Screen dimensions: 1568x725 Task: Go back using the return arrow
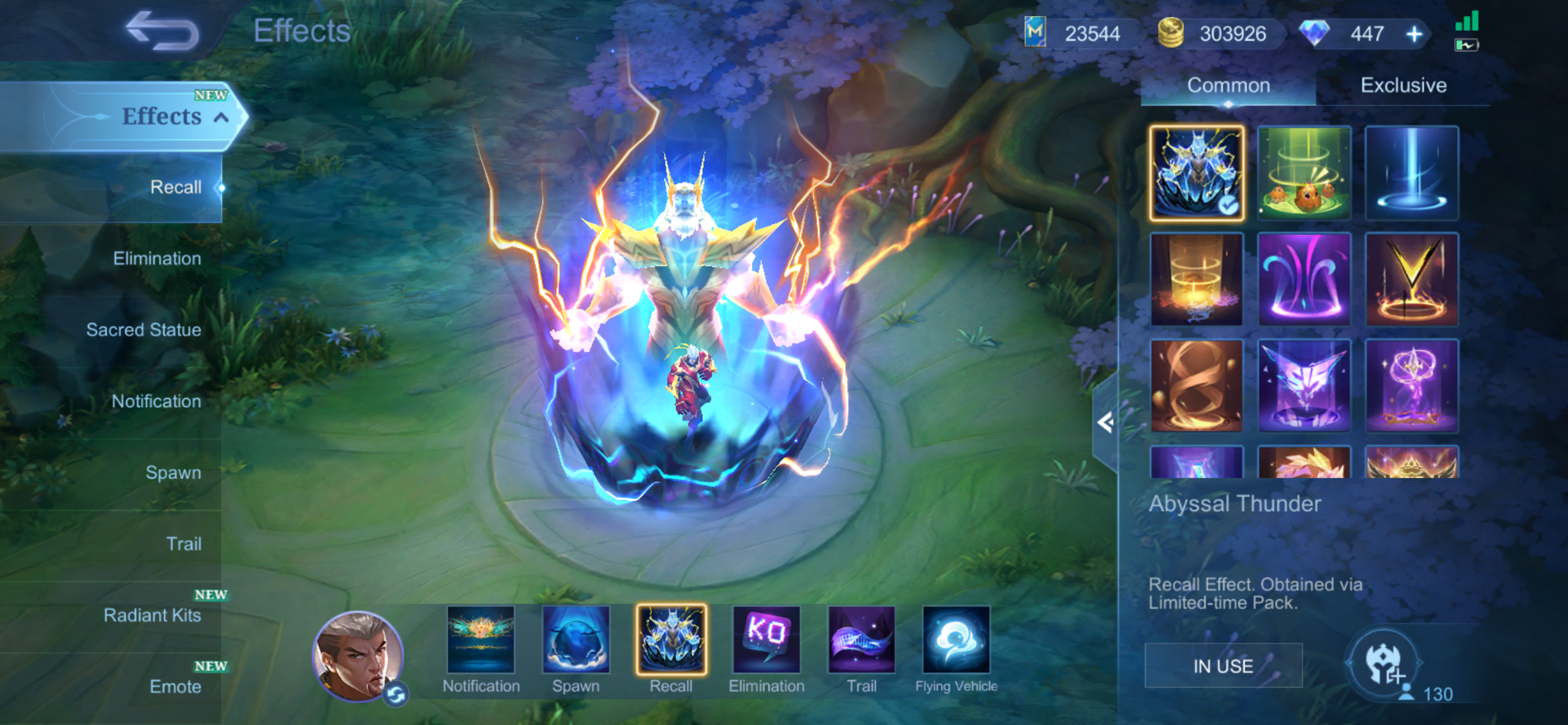(162, 31)
